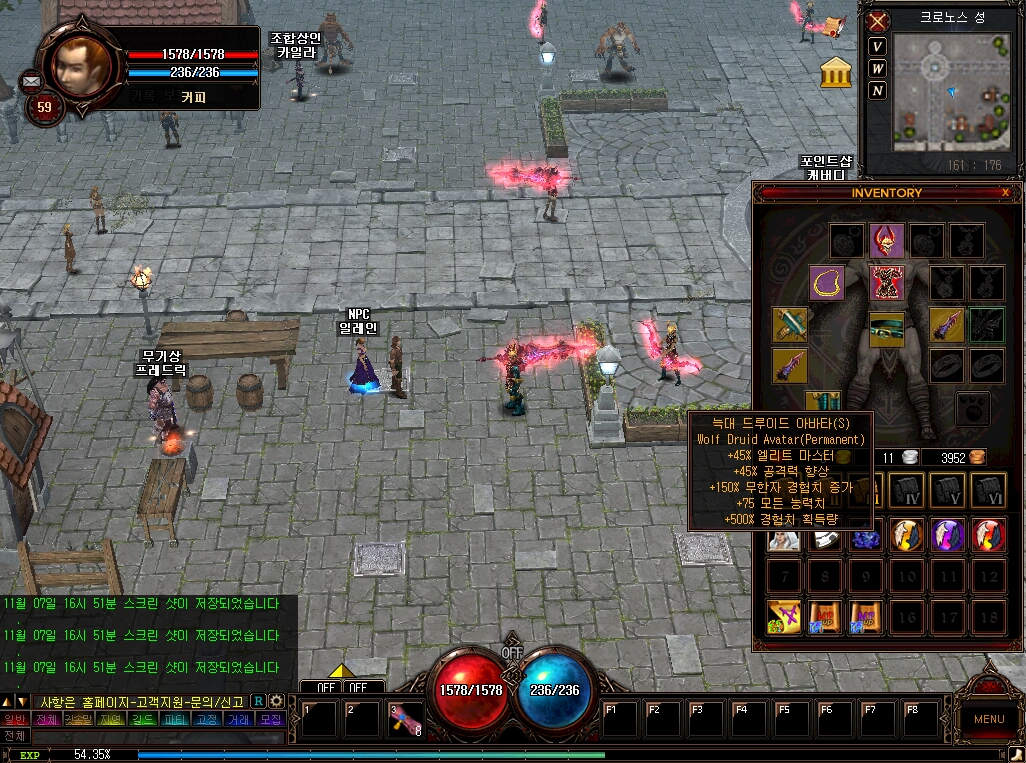Viewport: 1026px width, 763px height.
Task: Switch to the 거래 trade chat tab
Action: [x=238, y=719]
